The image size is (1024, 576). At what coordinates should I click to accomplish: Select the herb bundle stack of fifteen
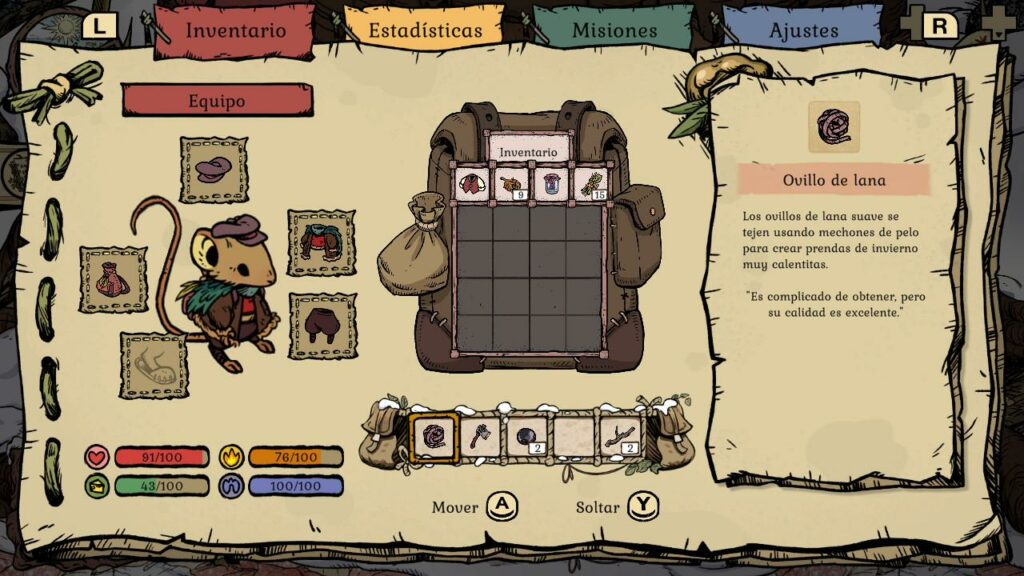tap(588, 183)
